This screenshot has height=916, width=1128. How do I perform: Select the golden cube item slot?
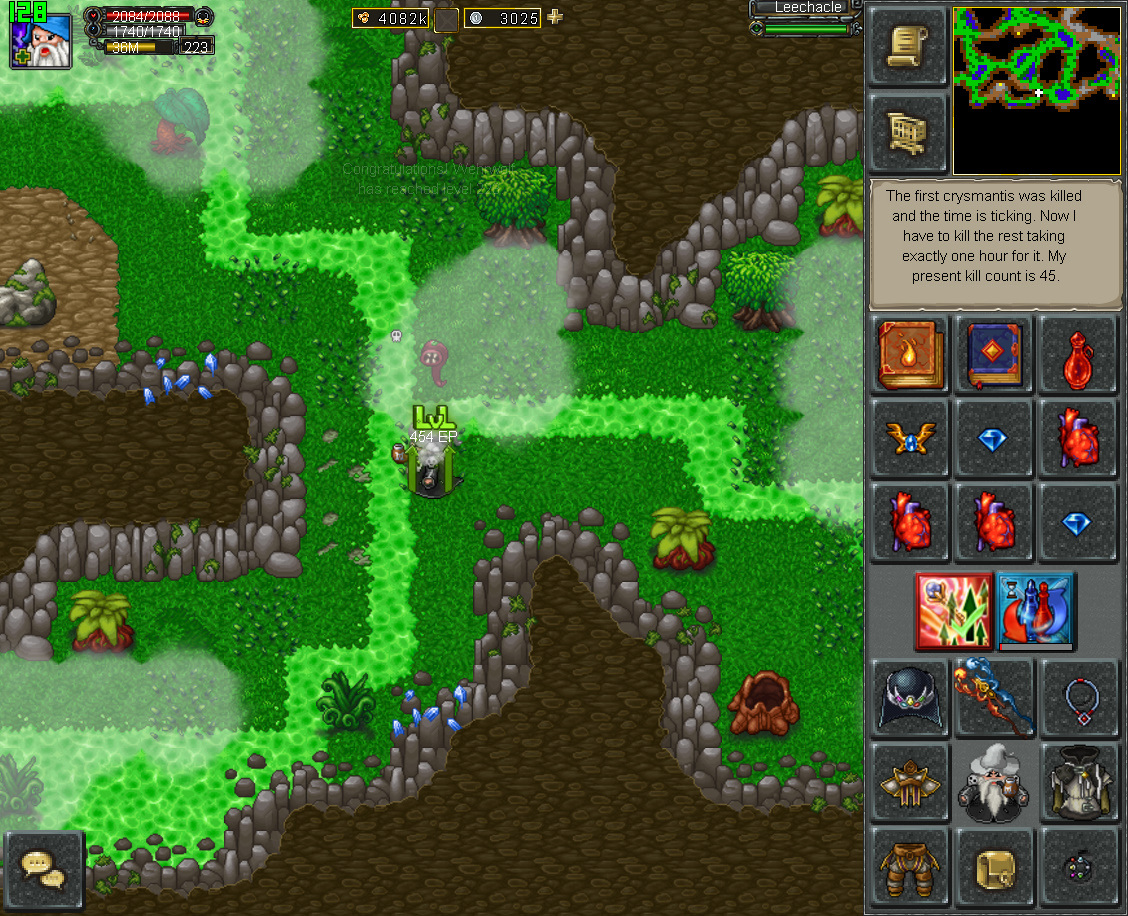[x=993, y=865]
